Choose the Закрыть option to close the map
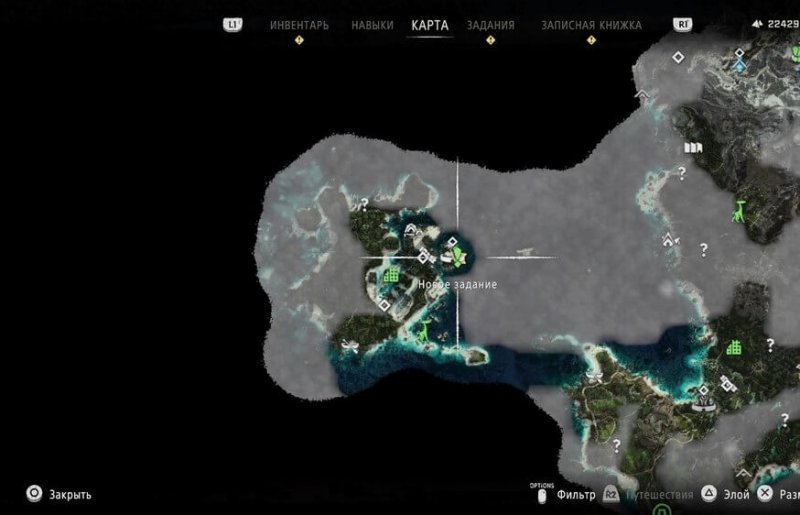The width and height of the screenshot is (800, 515). tap(70, 494)
